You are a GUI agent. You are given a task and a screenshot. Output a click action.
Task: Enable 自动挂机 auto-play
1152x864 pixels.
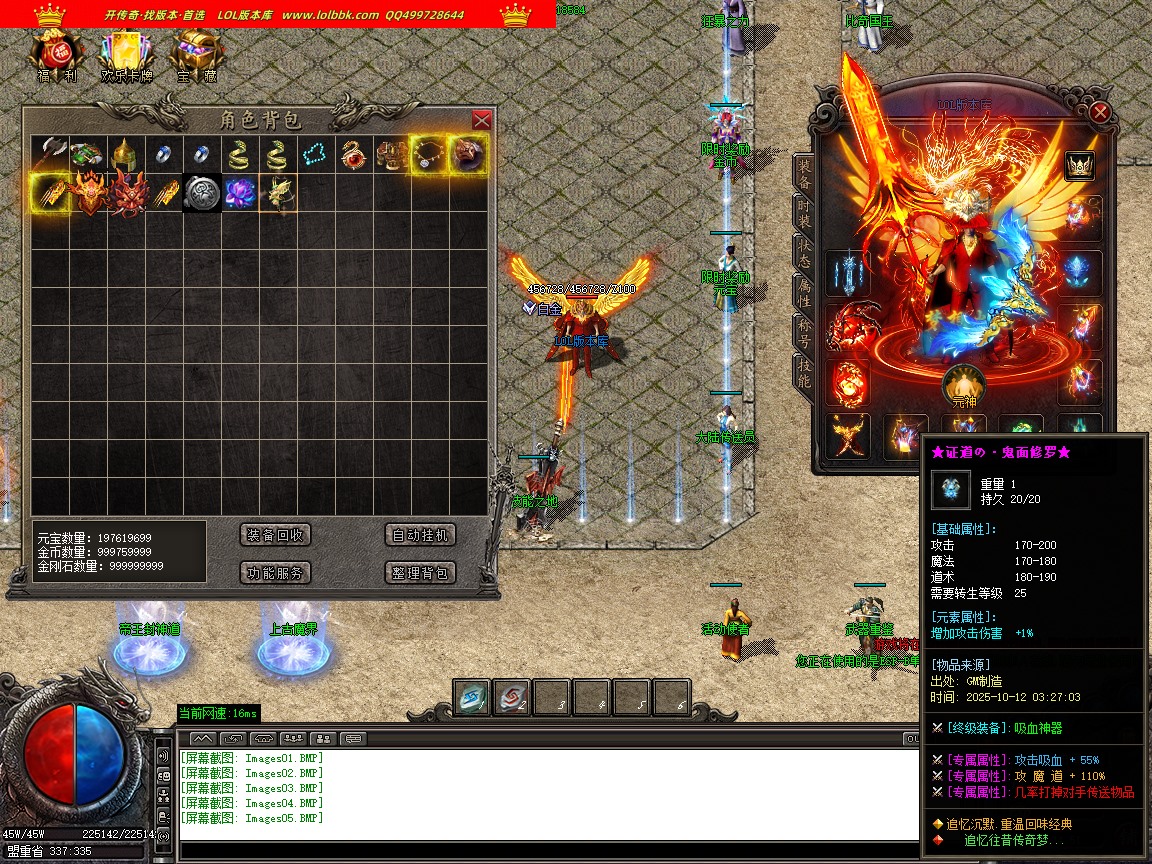click(x=420, y=535)
